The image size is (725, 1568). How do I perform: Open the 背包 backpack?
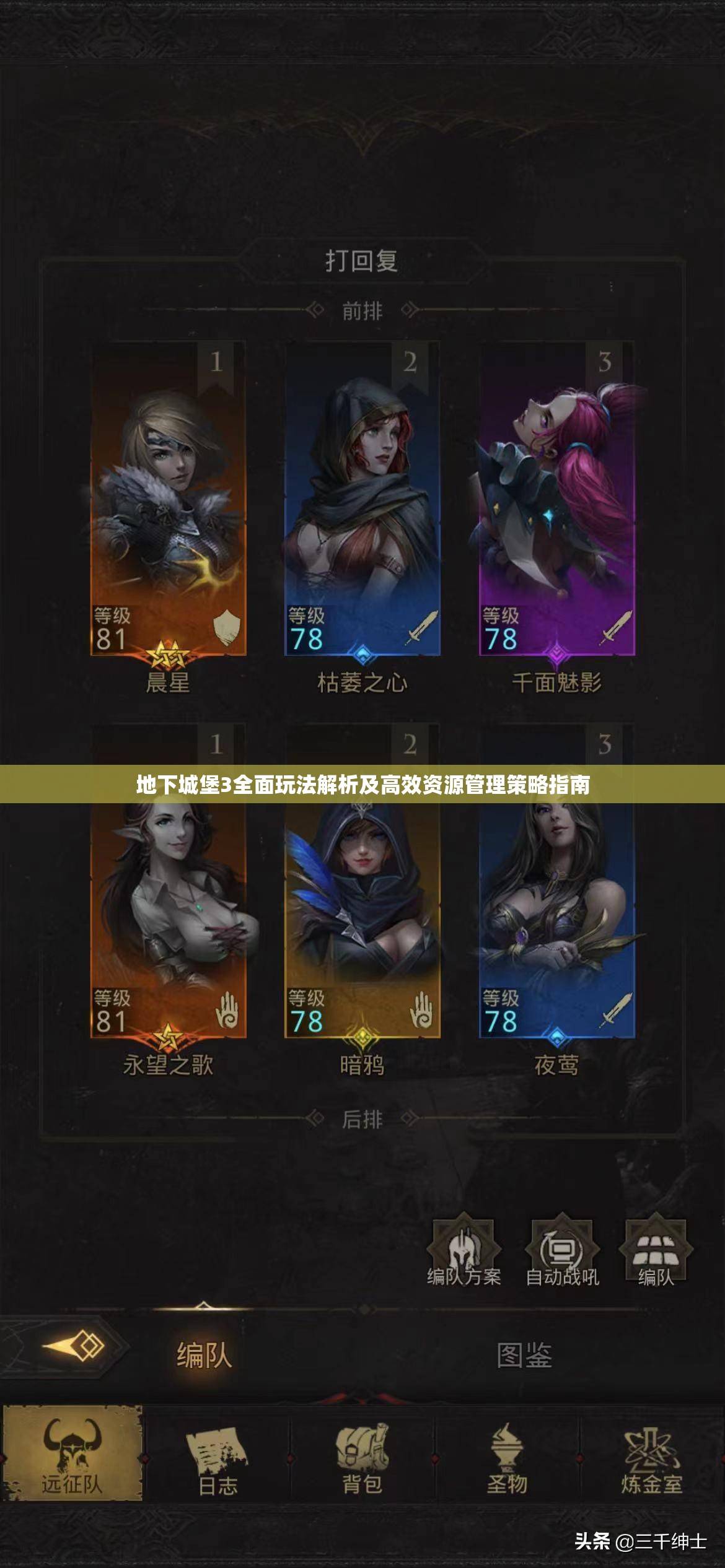[362, 1455]
